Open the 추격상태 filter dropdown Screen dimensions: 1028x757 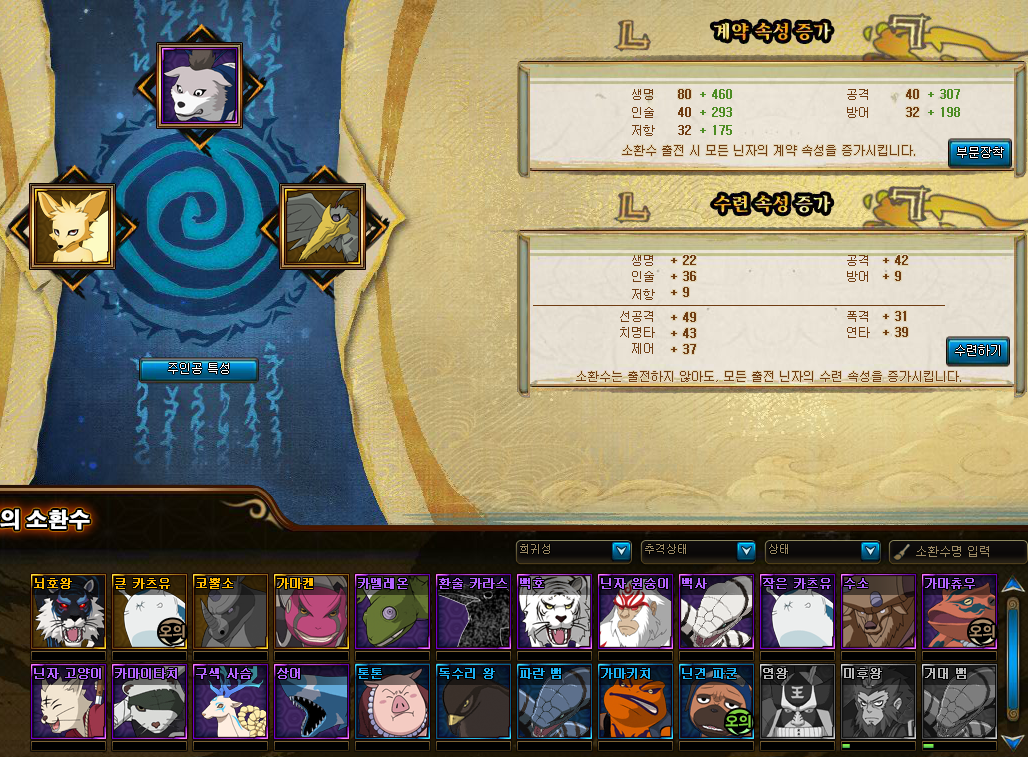(697, 550)
